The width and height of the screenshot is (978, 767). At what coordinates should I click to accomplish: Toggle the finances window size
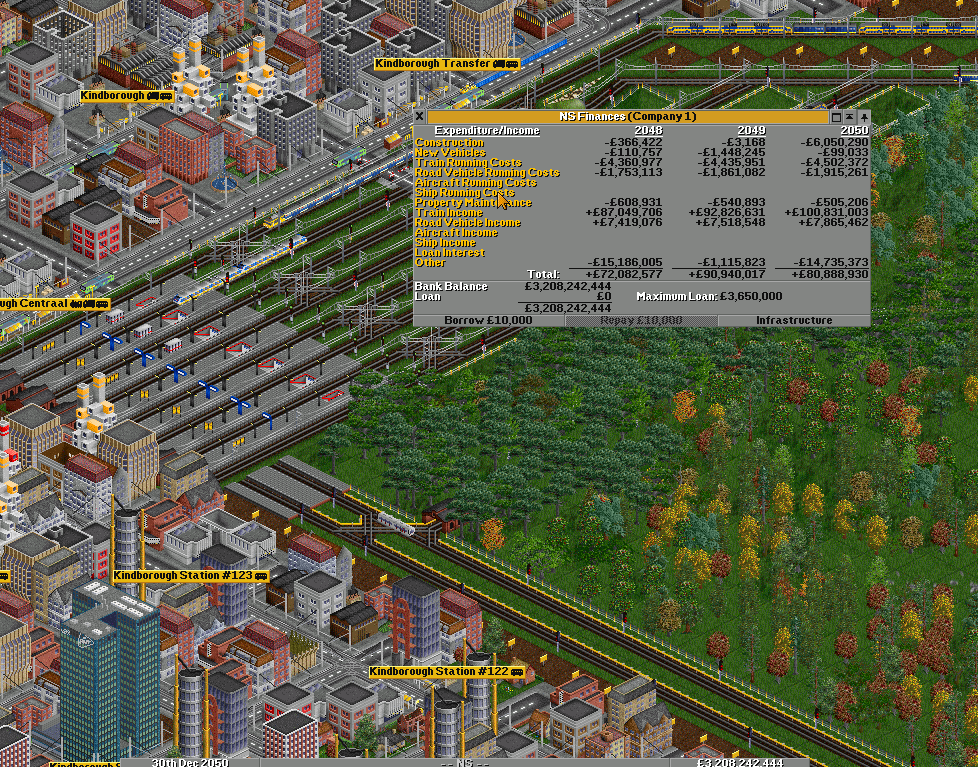(837, 117)
